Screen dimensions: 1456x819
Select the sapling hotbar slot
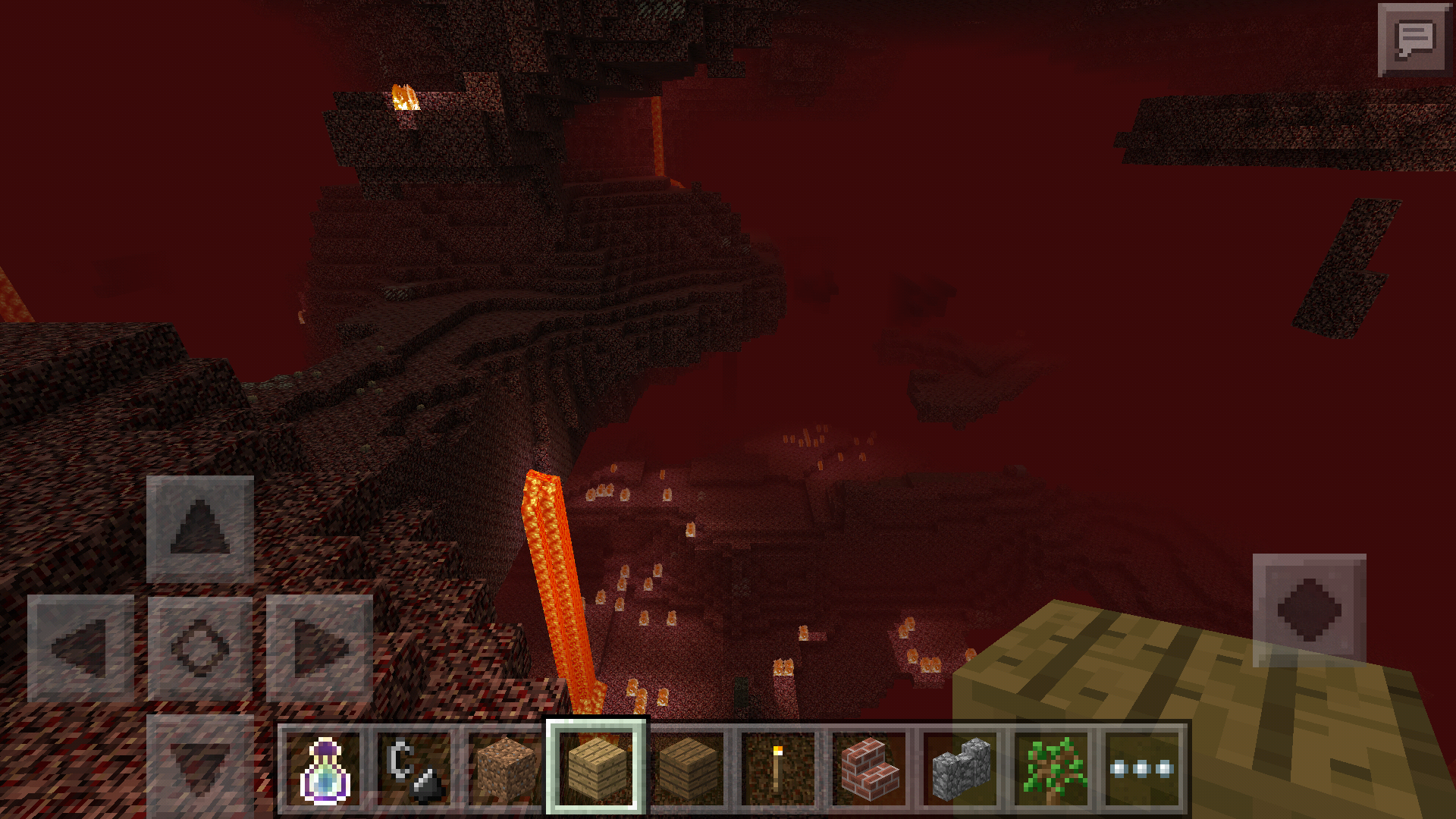pos(1052,769)
